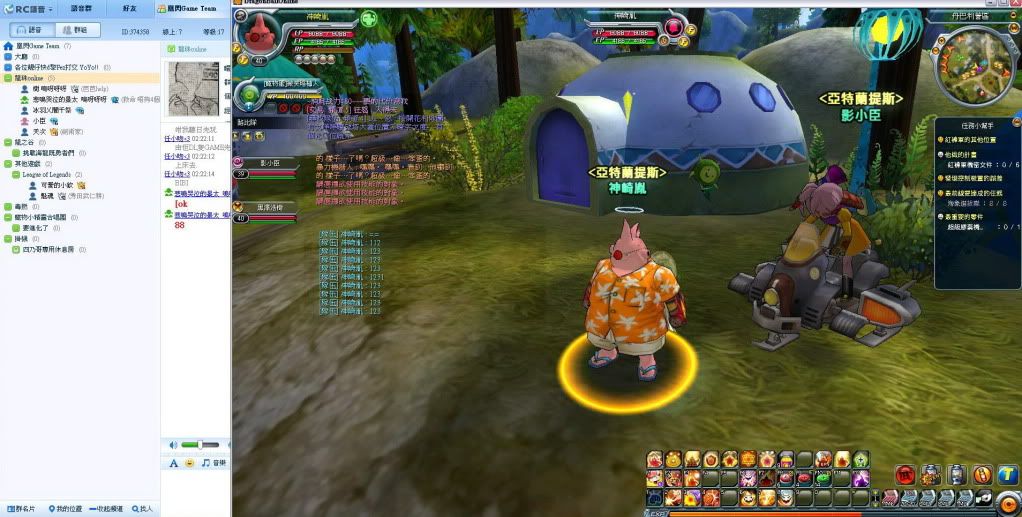Click the blue T icon button
The image size is (1022, 517).
pyautogui.click(x=1007, y=475)
